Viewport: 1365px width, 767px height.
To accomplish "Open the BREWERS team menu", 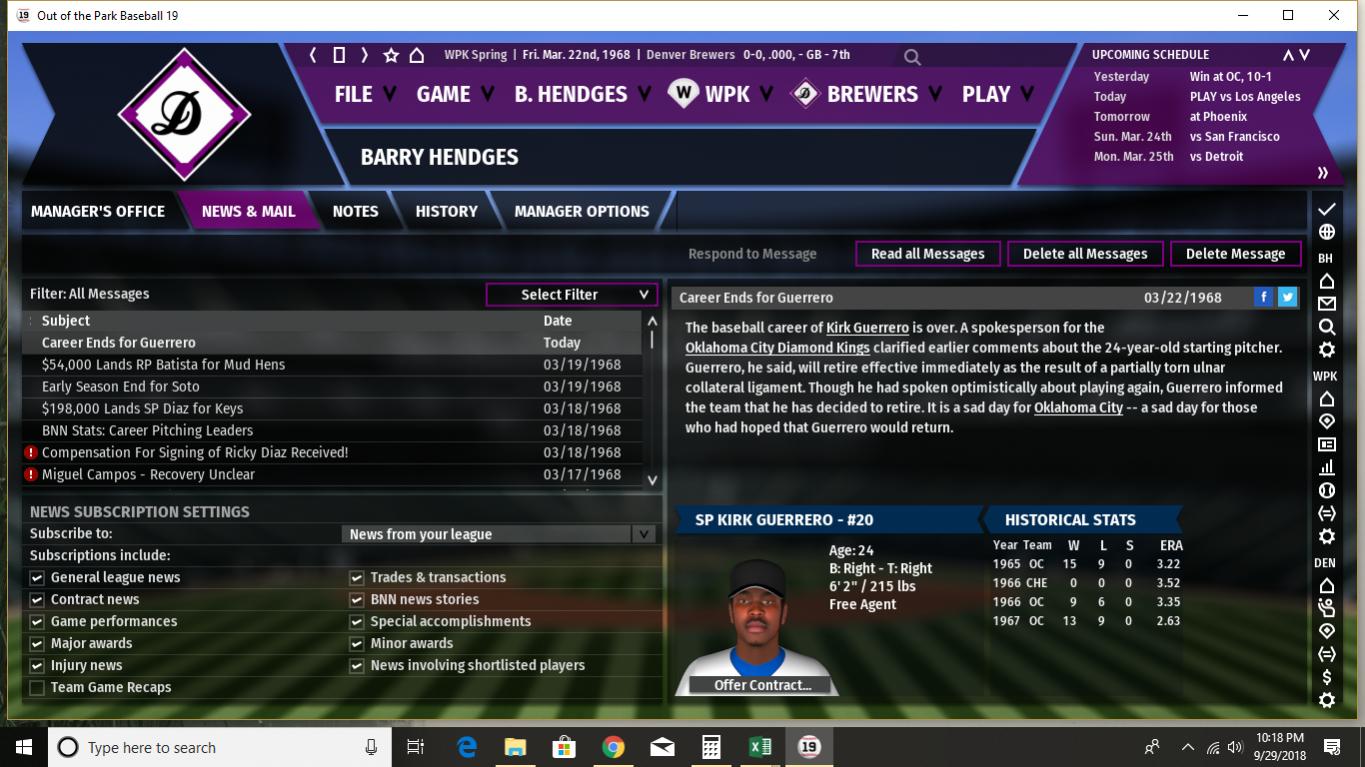I will pos(871,94).
